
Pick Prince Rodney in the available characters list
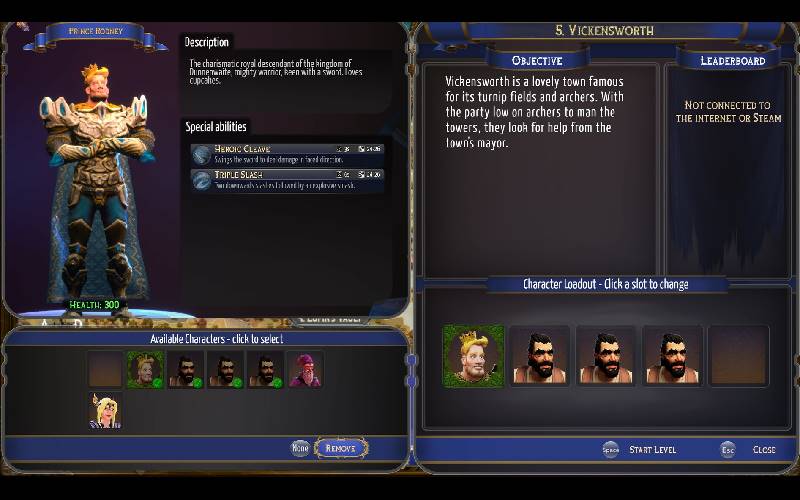[x=145, y=370]
